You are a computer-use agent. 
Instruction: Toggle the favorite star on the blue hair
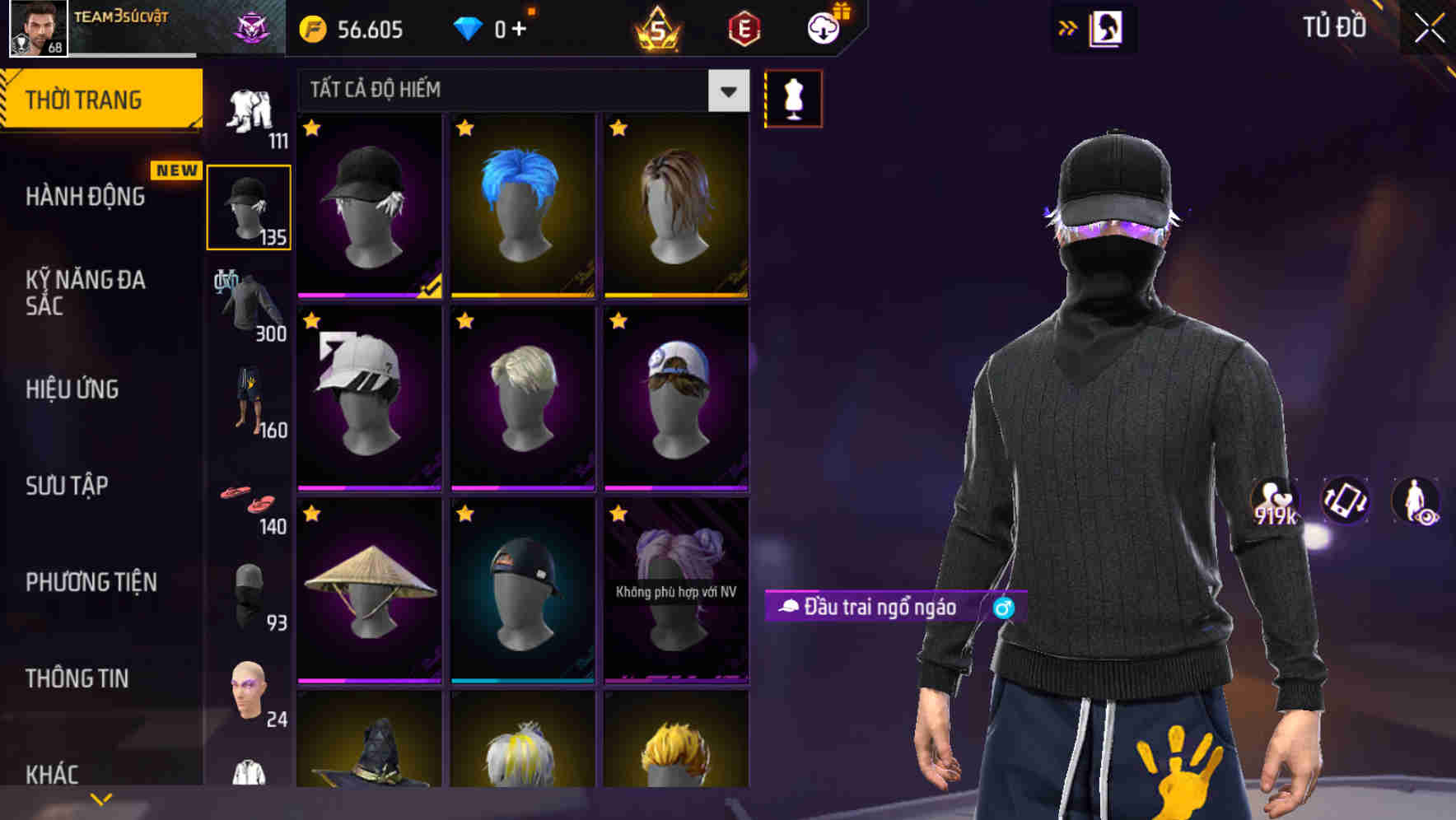click(x=465, y=129)
